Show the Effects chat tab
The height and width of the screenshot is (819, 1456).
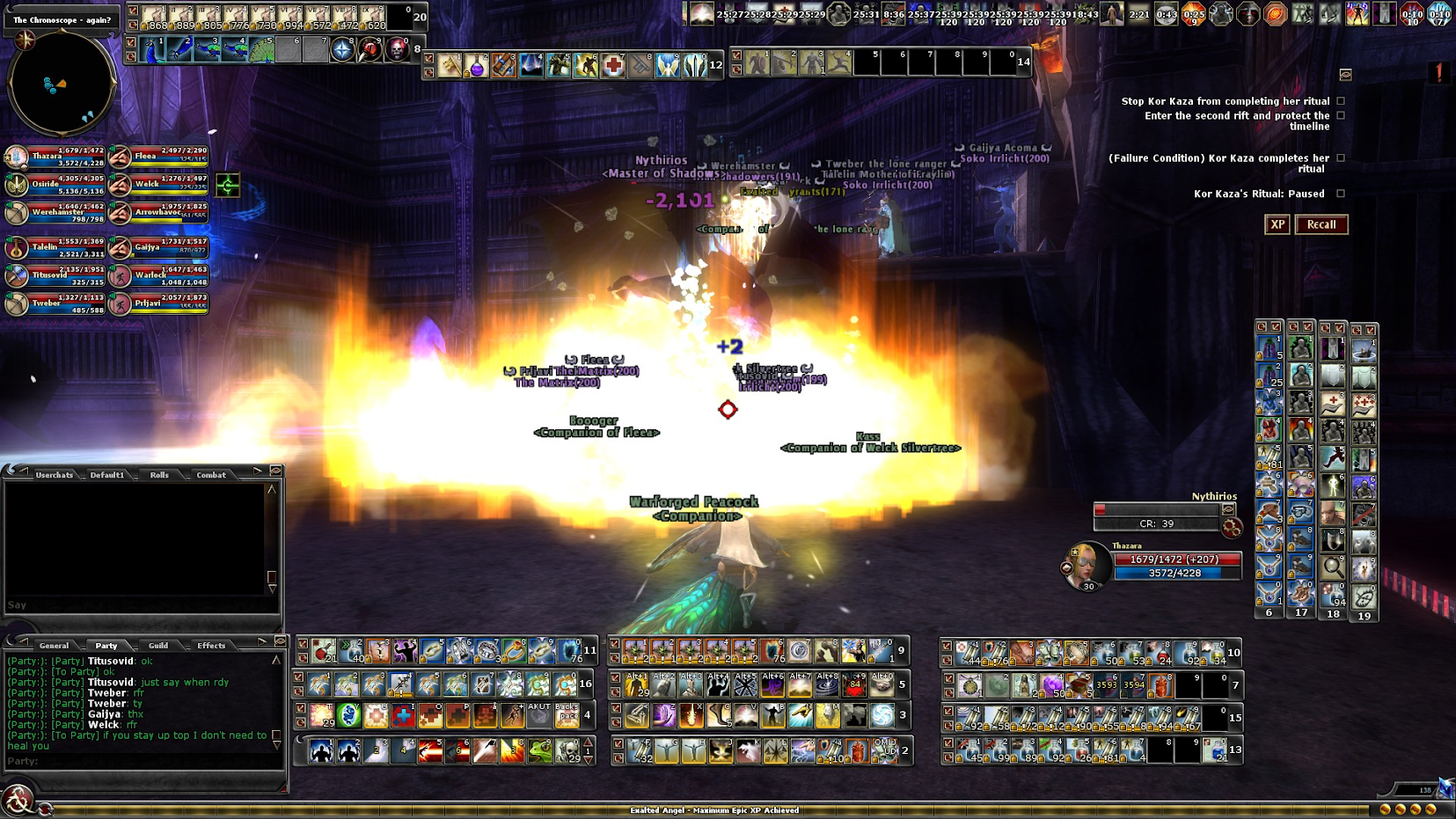pyautogui.click(x=211, y=646)
